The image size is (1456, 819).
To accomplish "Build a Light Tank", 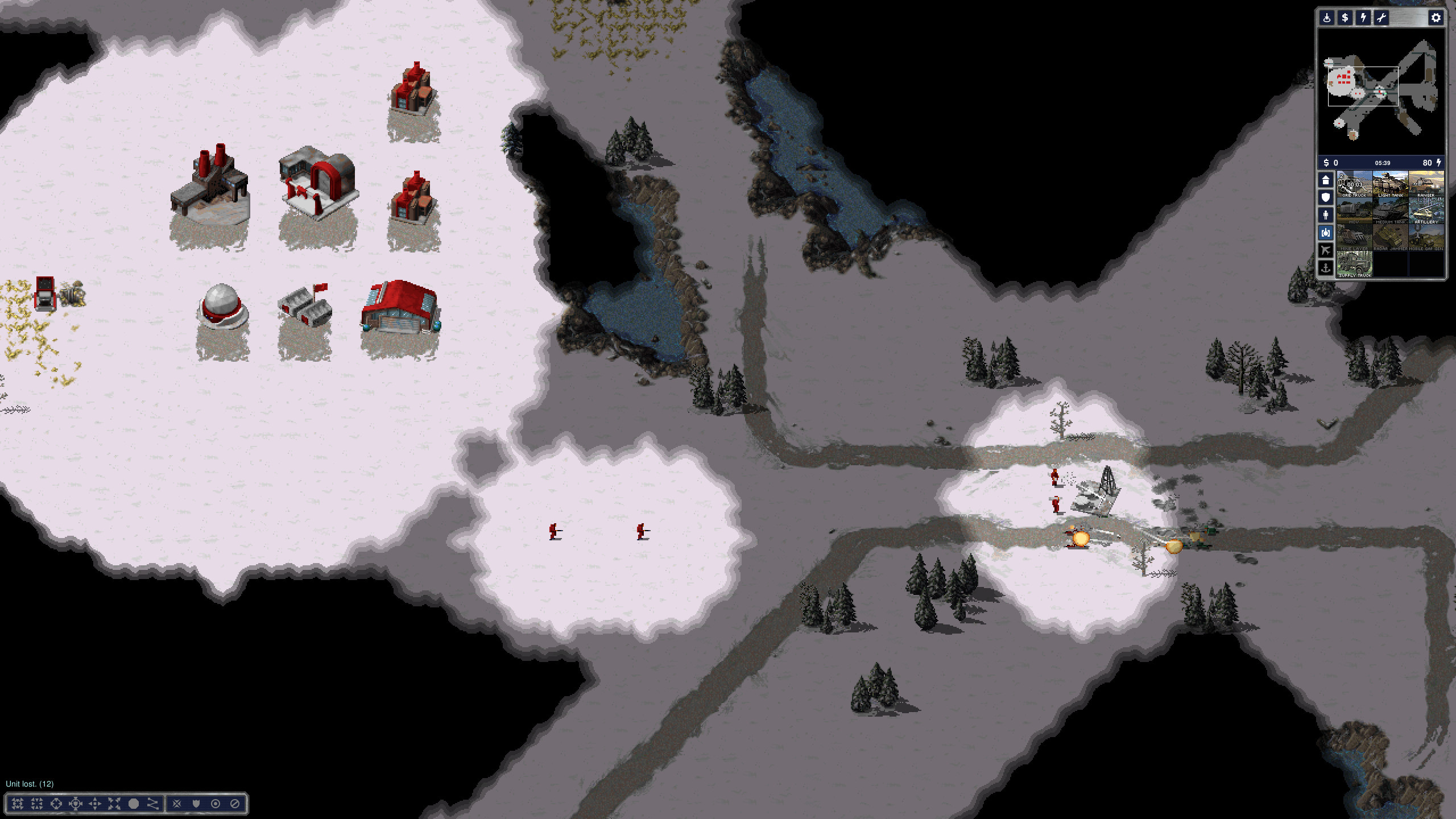I will [x=1390, y=185].
